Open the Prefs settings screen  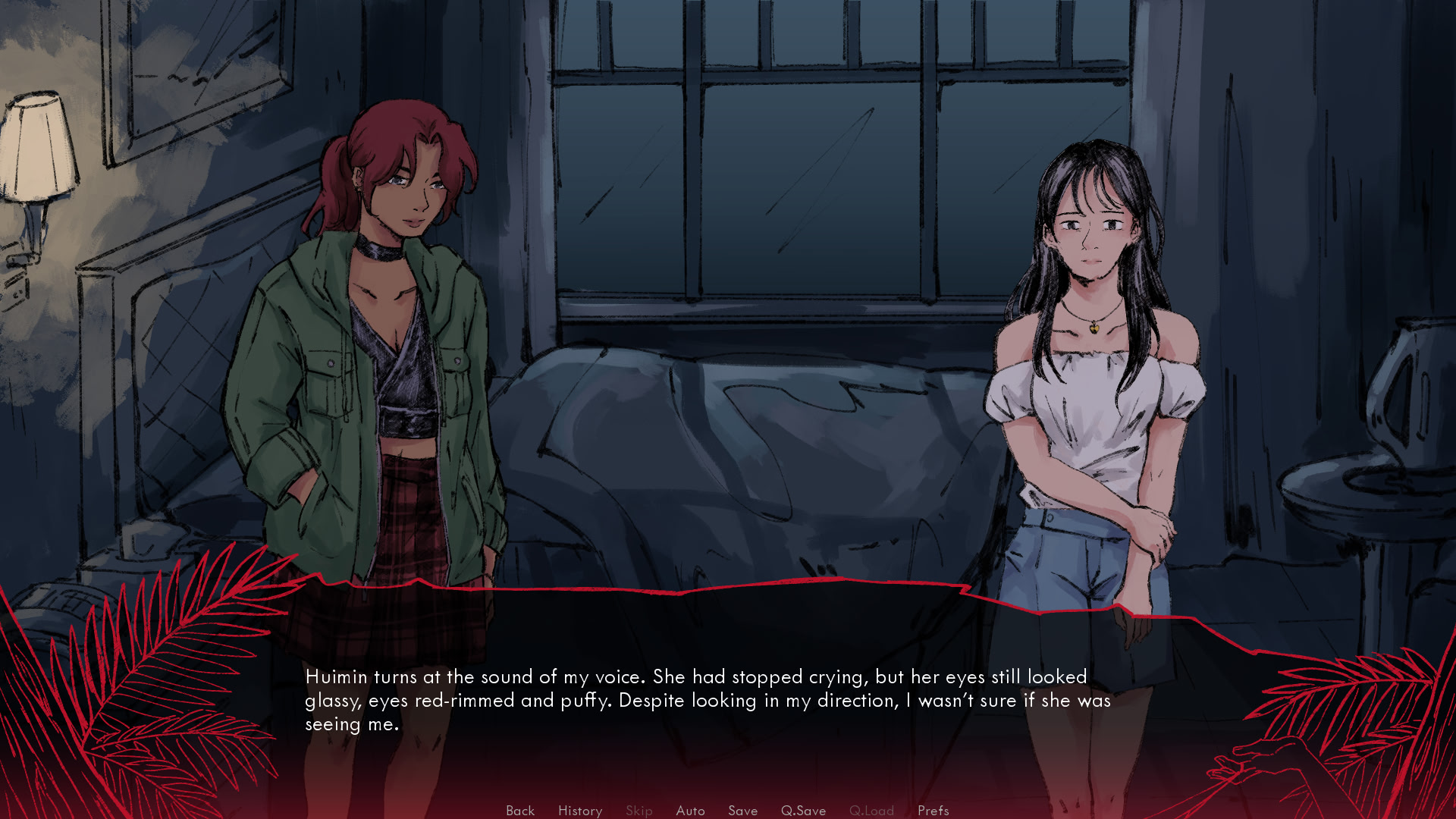click(933, 810)
